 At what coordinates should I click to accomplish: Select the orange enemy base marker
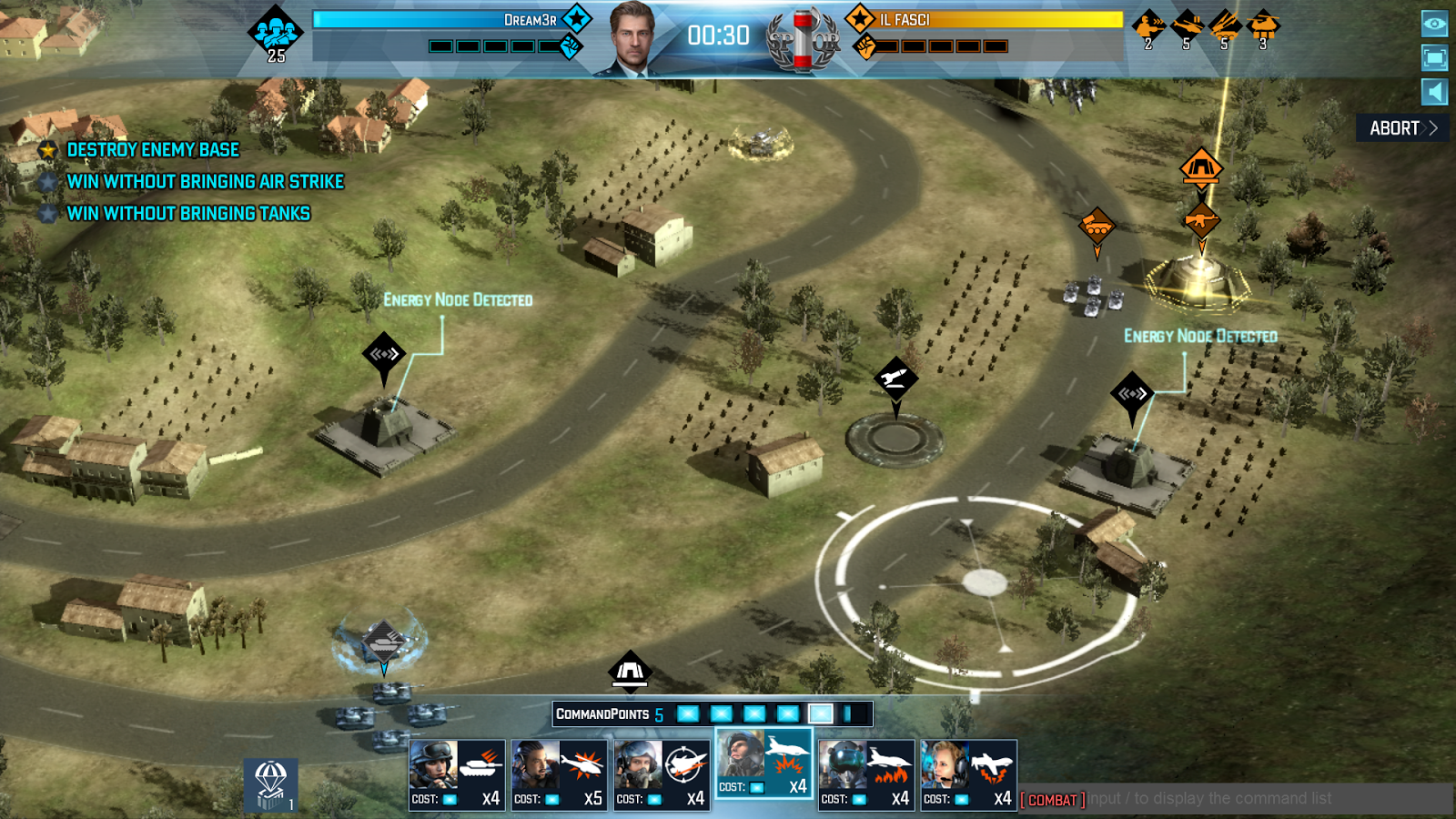click(x=1201, y=168)
